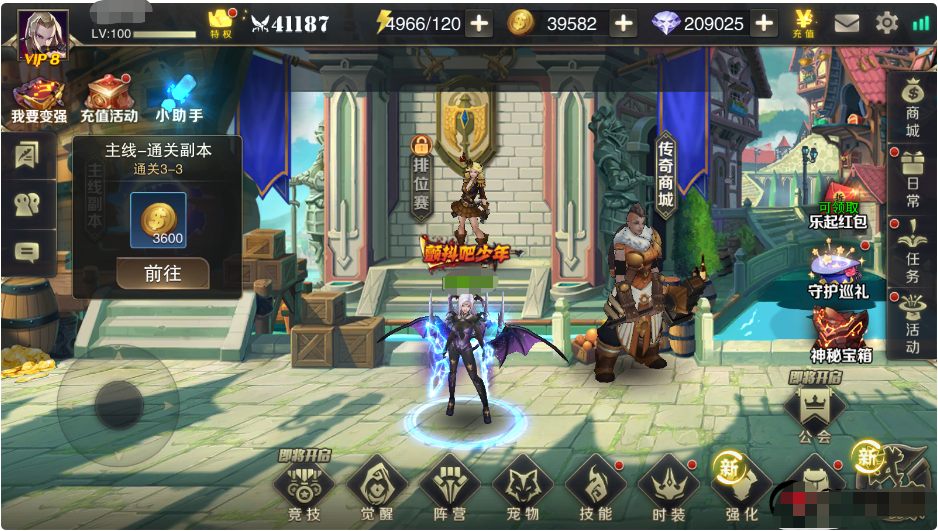
Task: Open the 神秘宝箱 mystery chest
Action: pyautogui.click(x=840, y=337)
